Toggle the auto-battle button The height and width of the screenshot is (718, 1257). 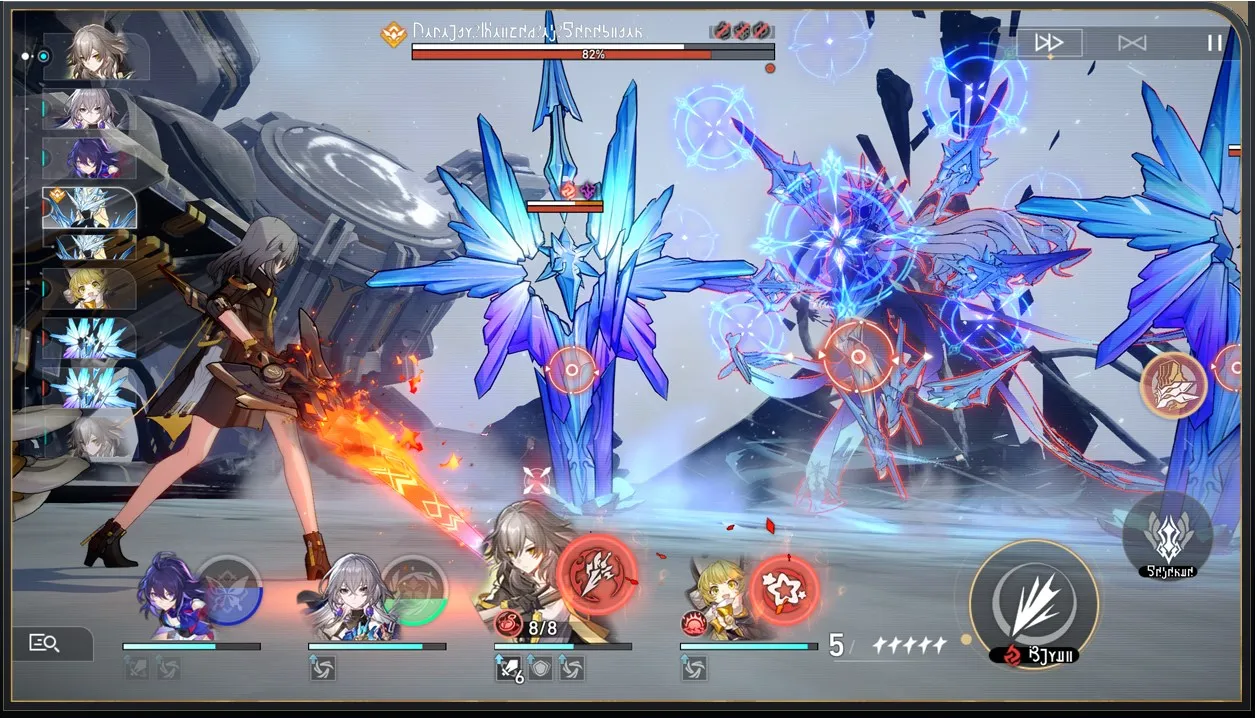coord(1132,43)
